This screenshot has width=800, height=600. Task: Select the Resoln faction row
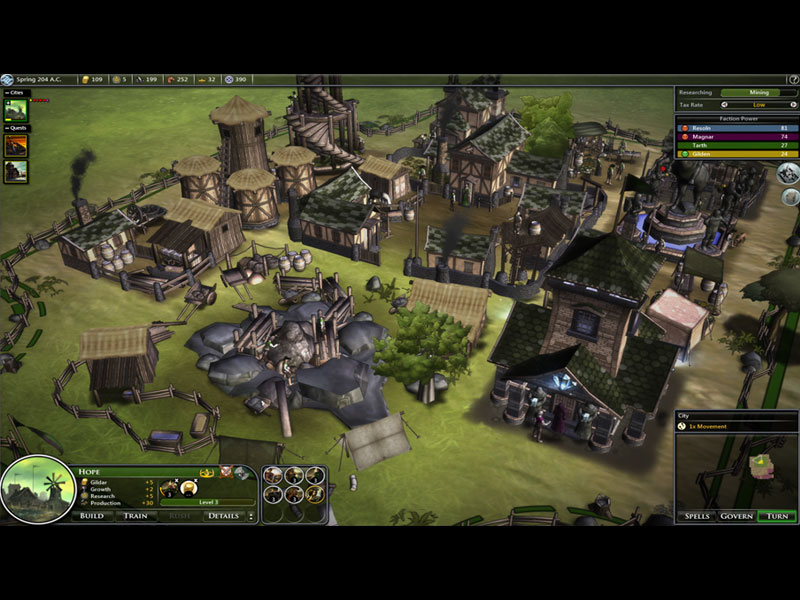[737, 128]
